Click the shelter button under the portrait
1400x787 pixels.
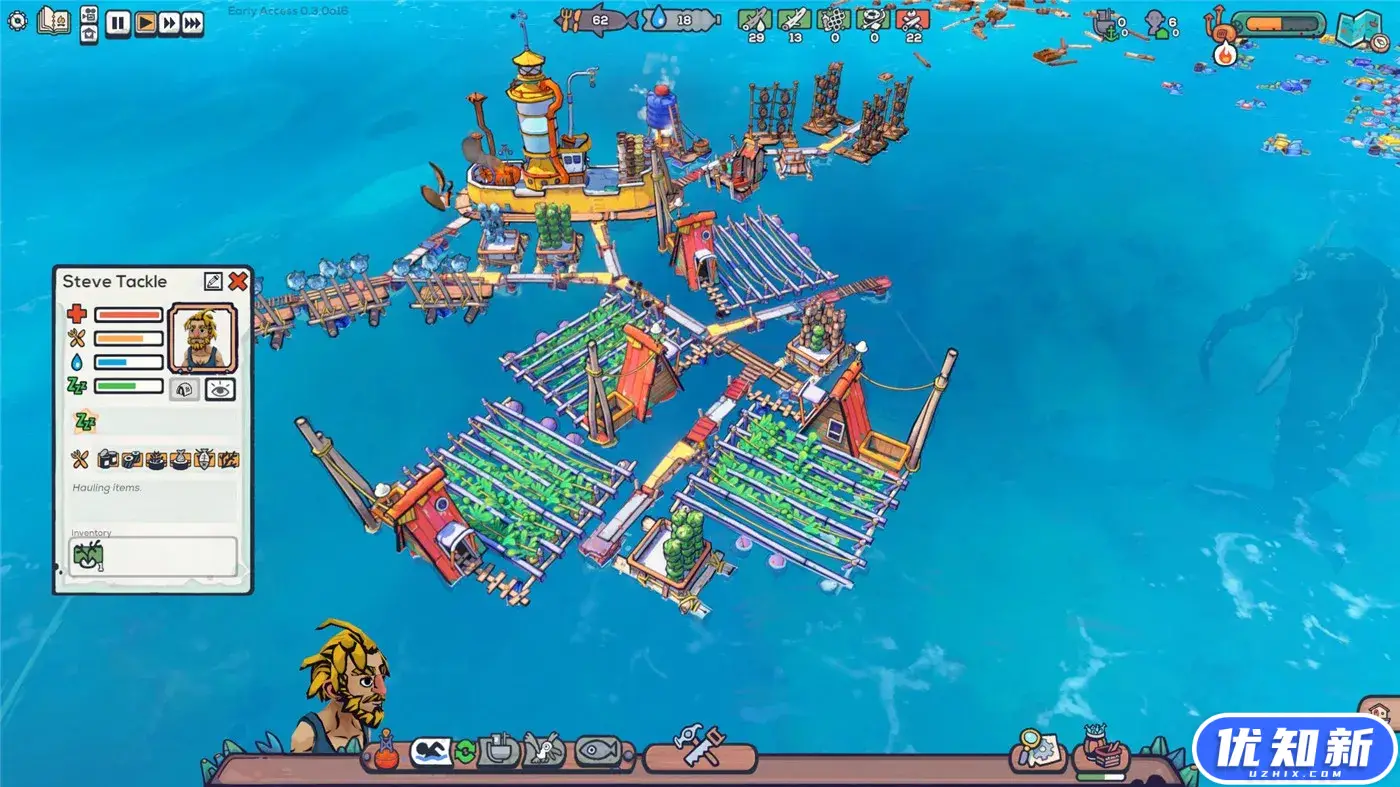184,389
